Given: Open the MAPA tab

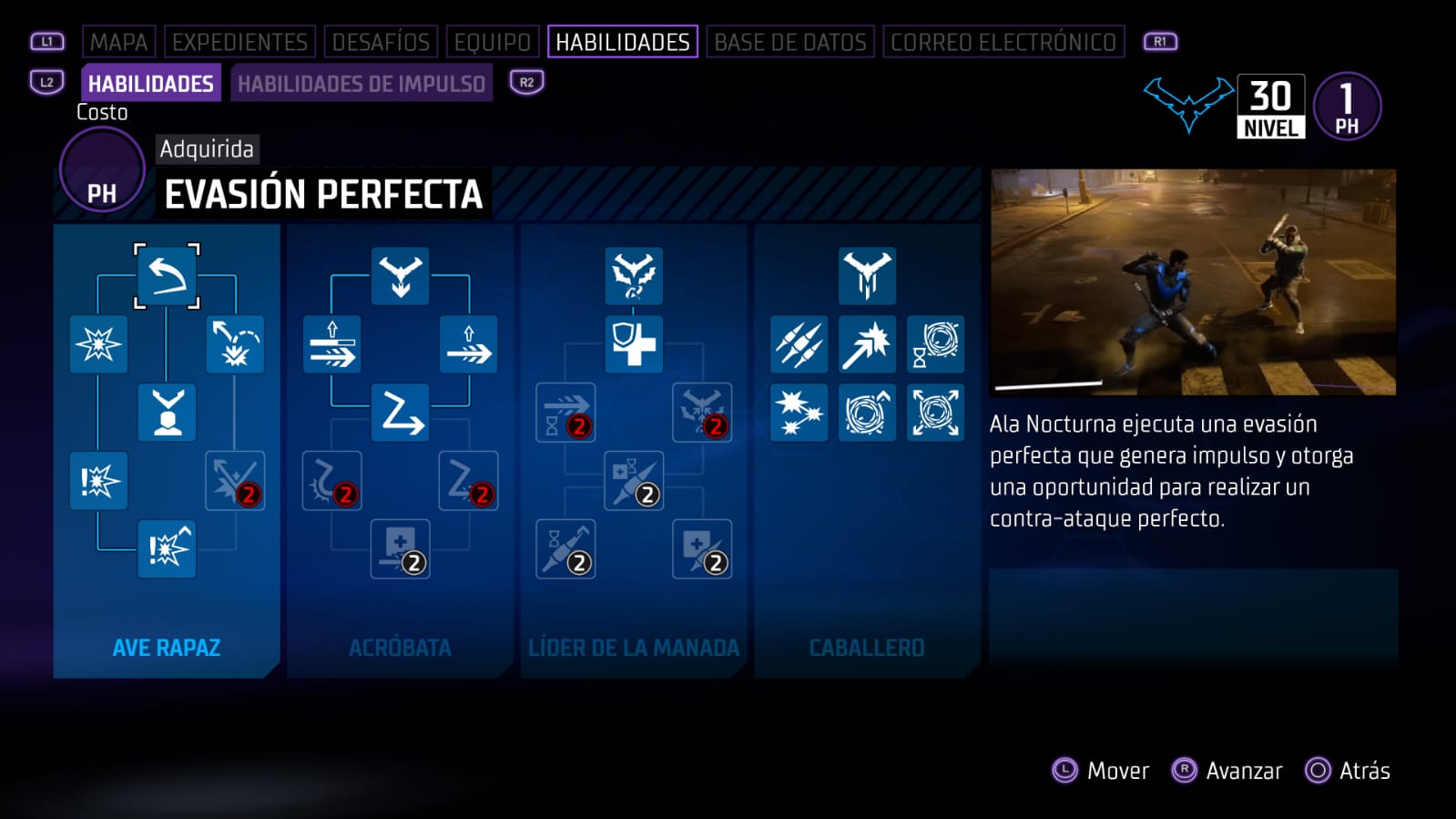Looking at the screenshot, I should pos(118,42).
